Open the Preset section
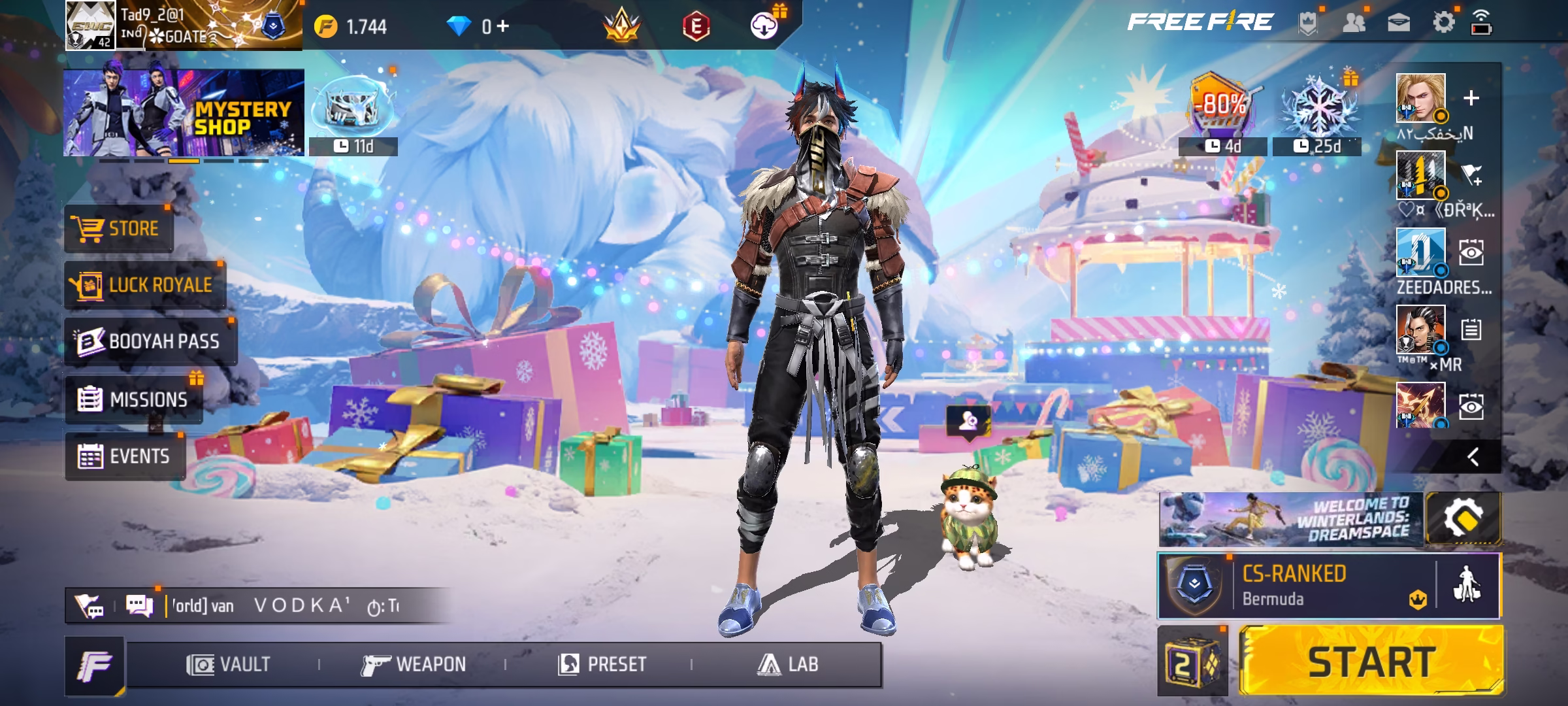 click(602, 665)
